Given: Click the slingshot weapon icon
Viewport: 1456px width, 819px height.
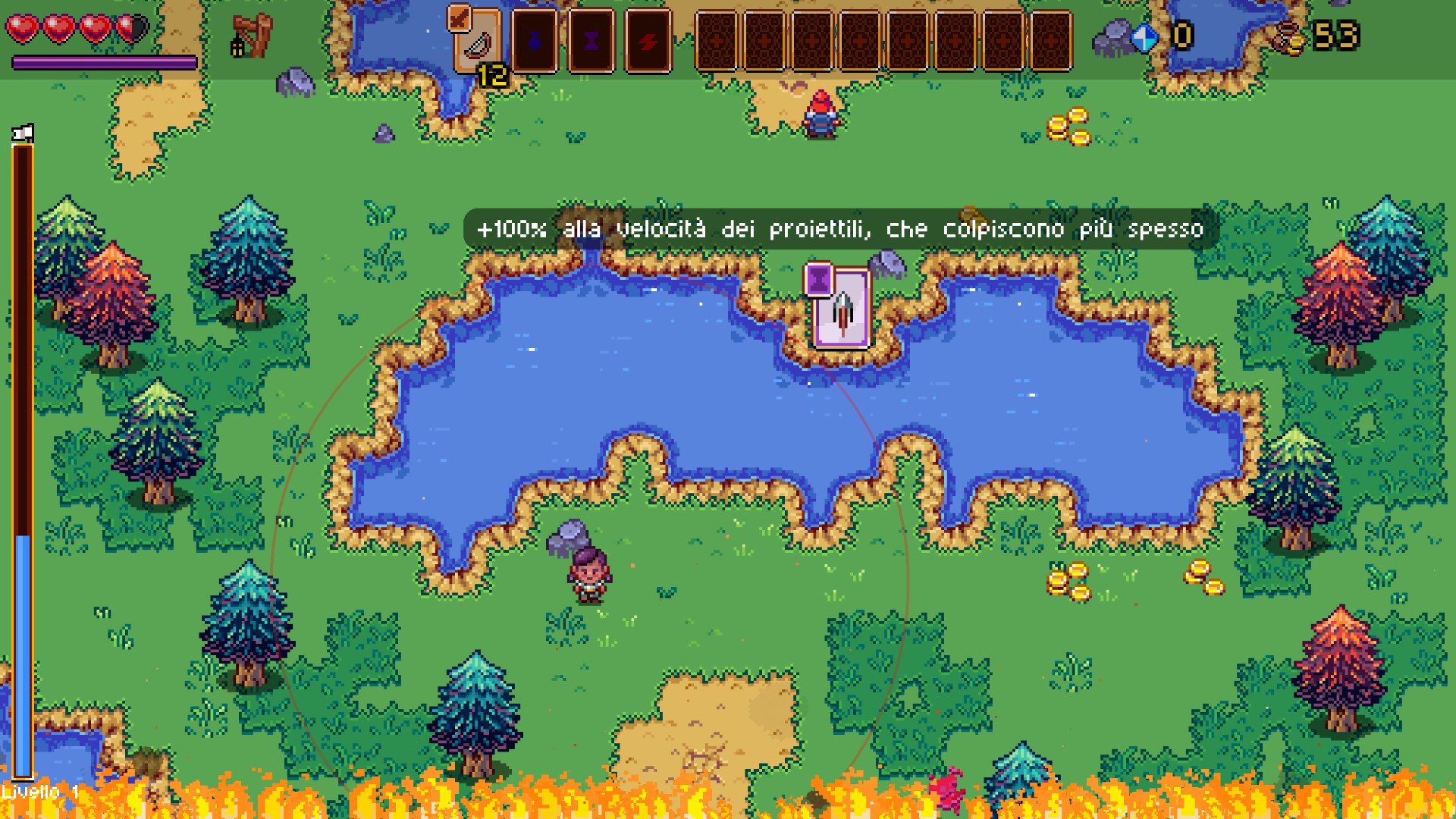Looking at the screenshot, I should (251, 36).
